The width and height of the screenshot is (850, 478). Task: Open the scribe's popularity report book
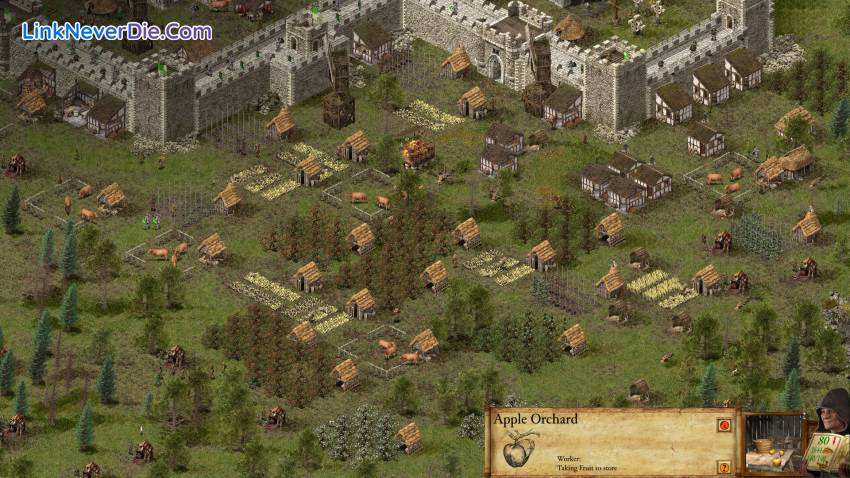click(826, 450)
